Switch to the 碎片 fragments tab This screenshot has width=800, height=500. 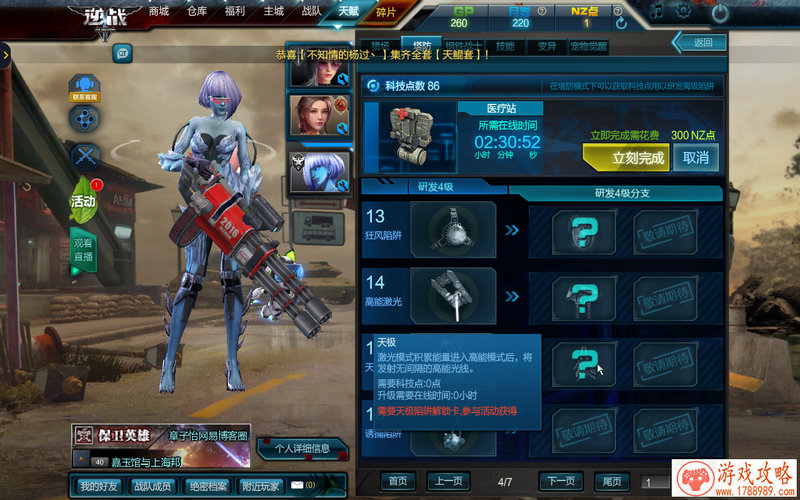coord(386,12)
